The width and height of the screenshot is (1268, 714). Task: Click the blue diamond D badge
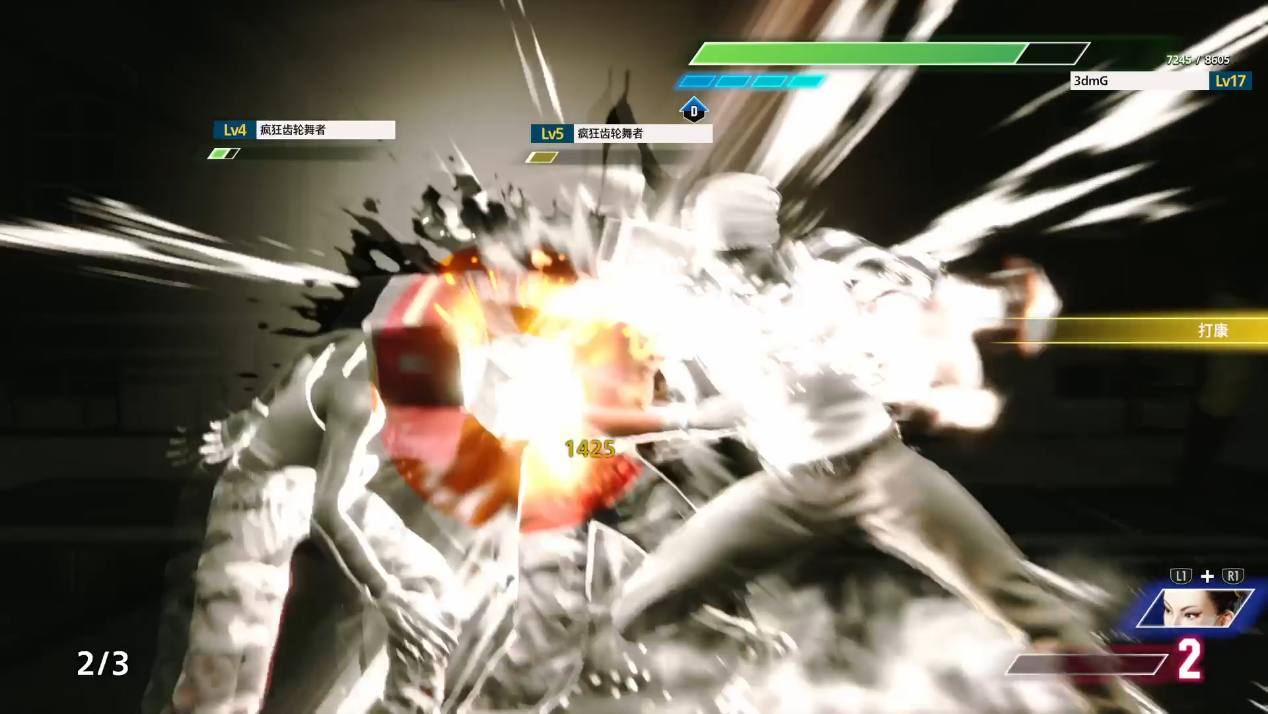[694, 109]
